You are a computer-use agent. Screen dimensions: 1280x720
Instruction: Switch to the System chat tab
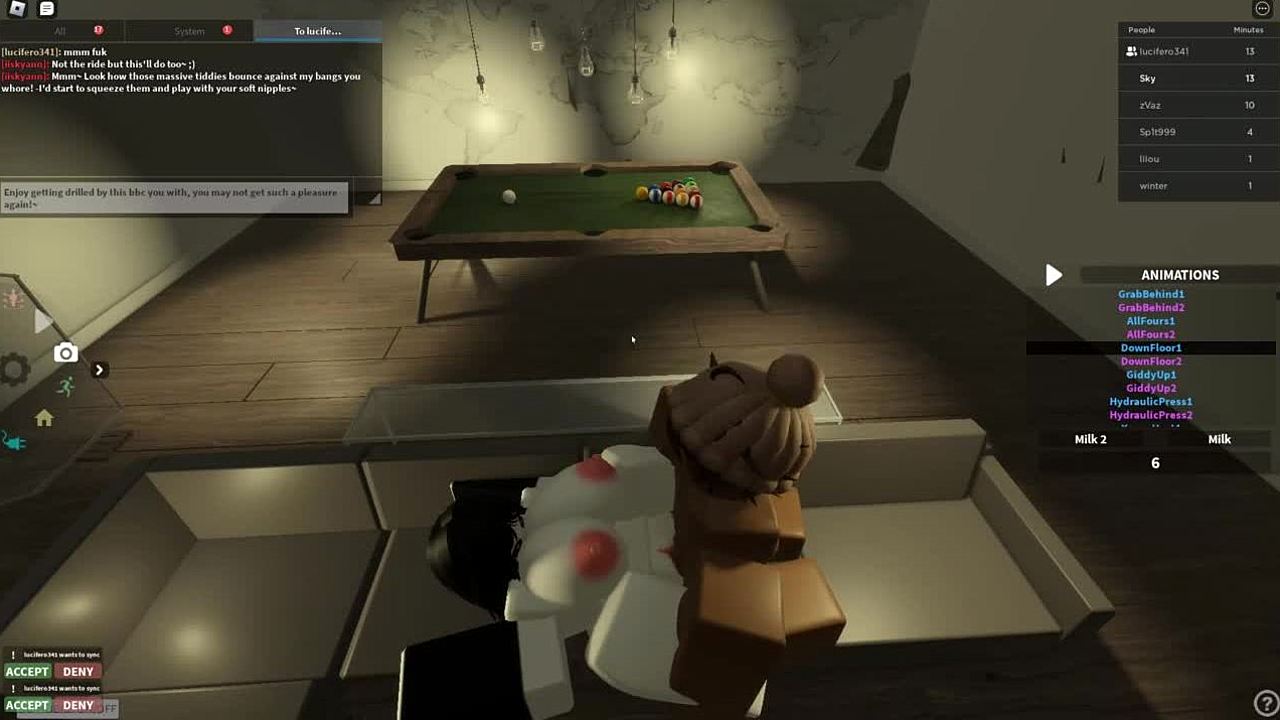tap(189, 31)
